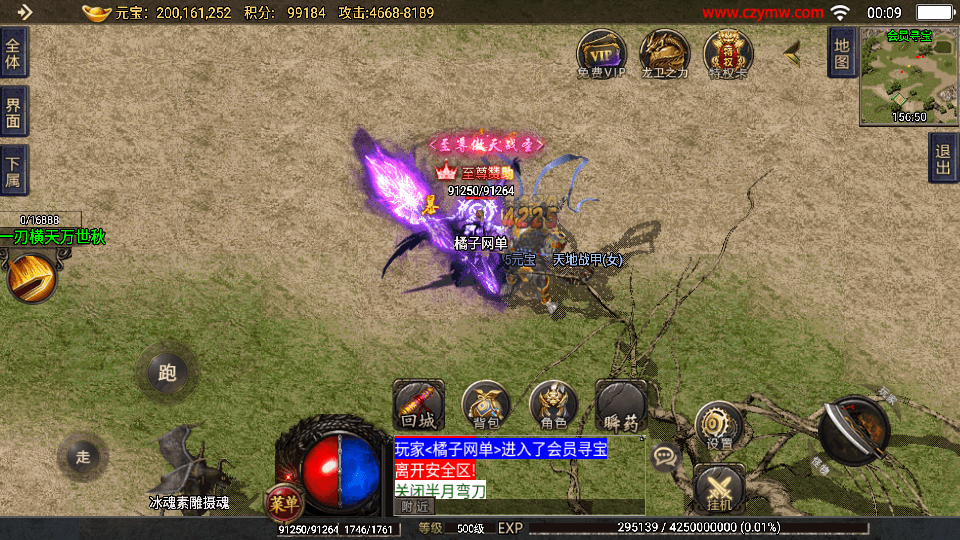Select the 下属 tab on left edge
Viewport: 960px width, 540px height.
(13, 171)
